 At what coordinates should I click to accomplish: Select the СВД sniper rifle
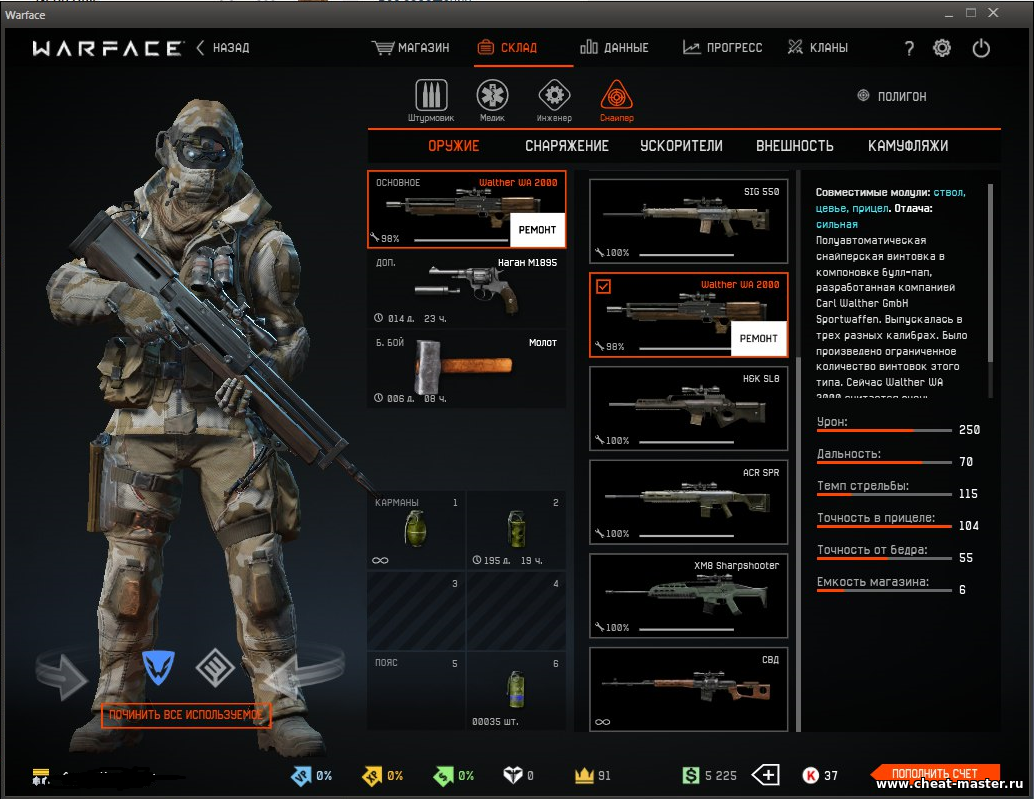click(x=688, y=690)
